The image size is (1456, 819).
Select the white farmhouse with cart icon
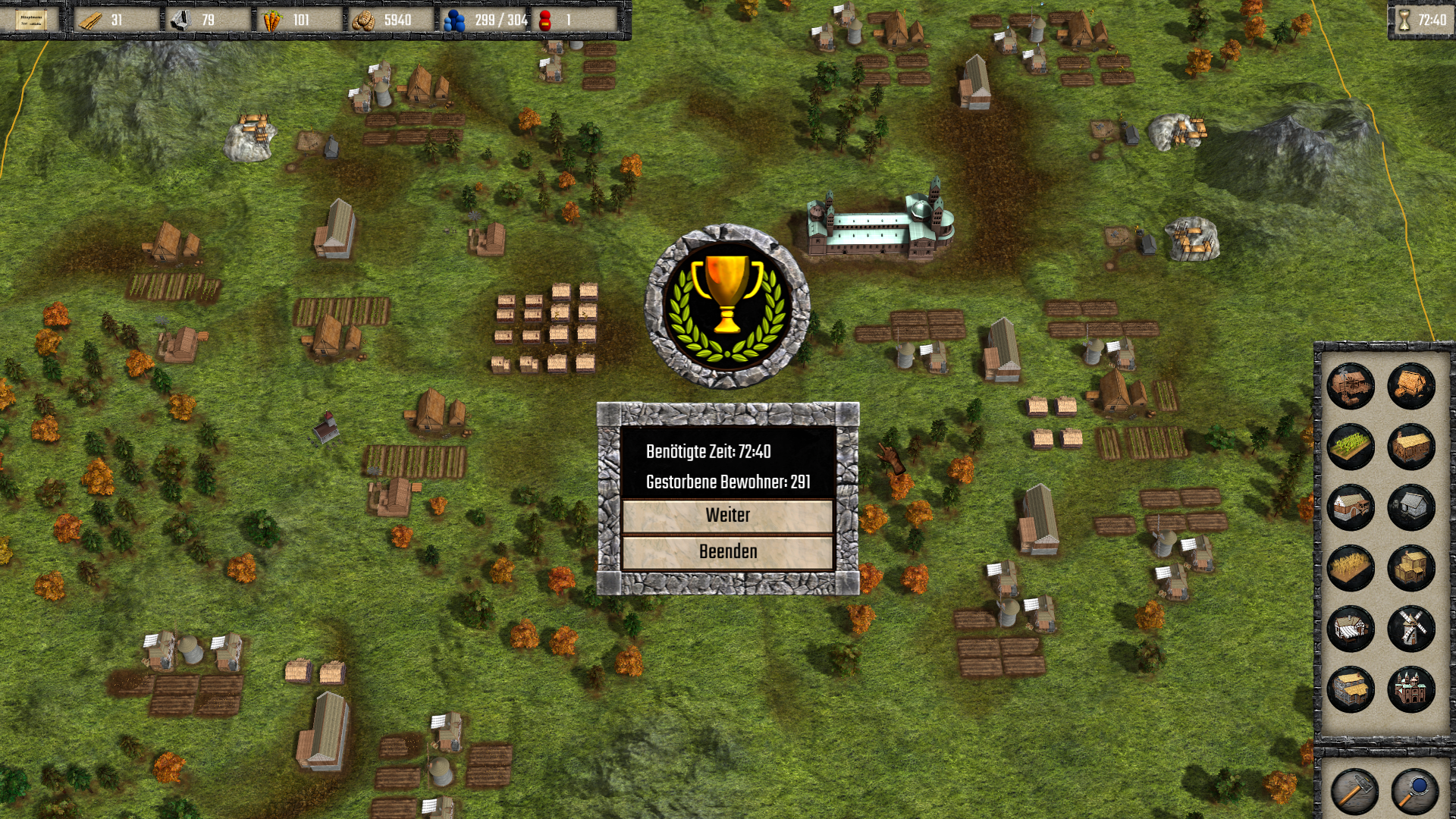(x=1351, y=507)
